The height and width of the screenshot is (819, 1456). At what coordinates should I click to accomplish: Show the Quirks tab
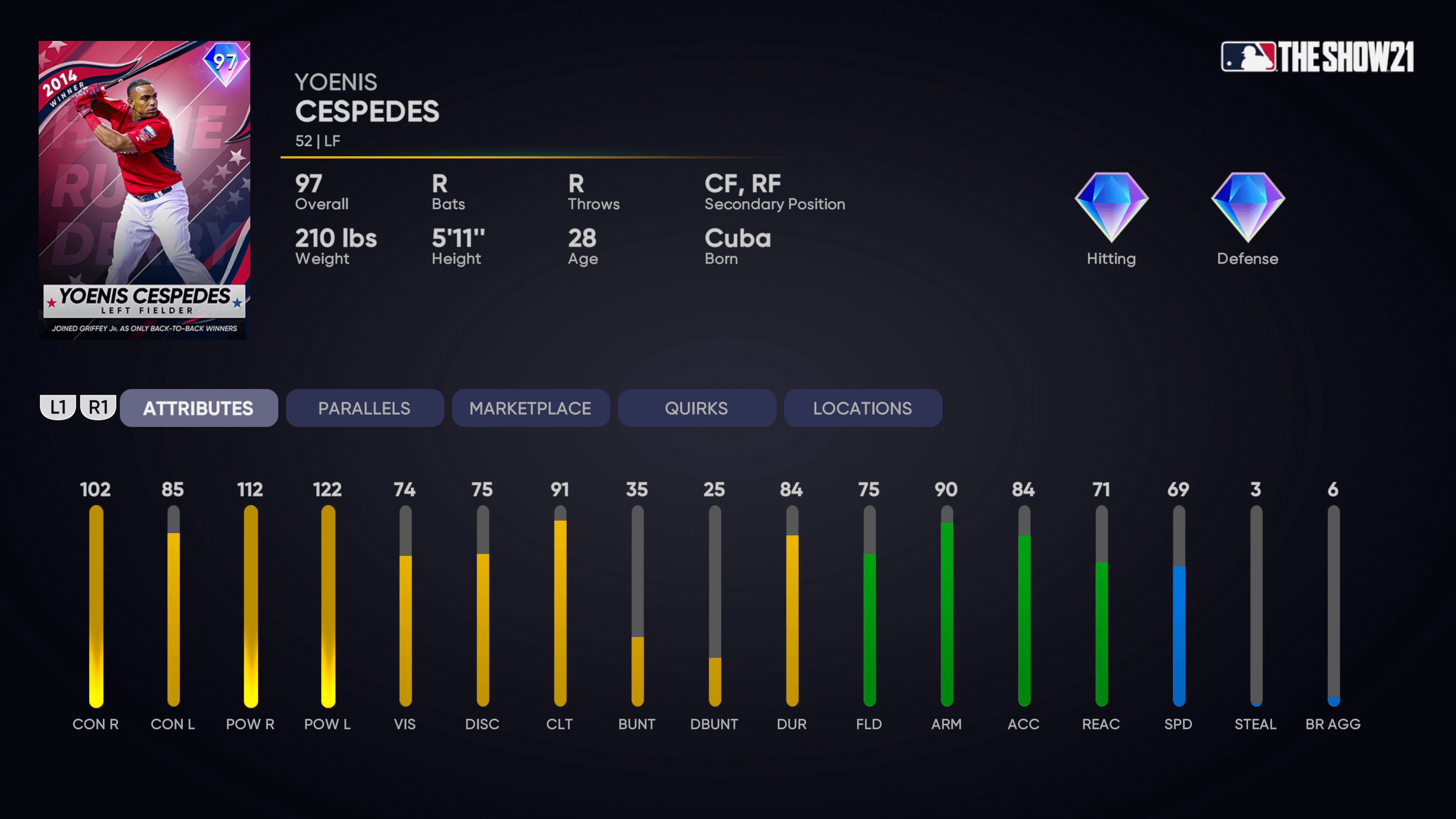[x=697, y=408]
